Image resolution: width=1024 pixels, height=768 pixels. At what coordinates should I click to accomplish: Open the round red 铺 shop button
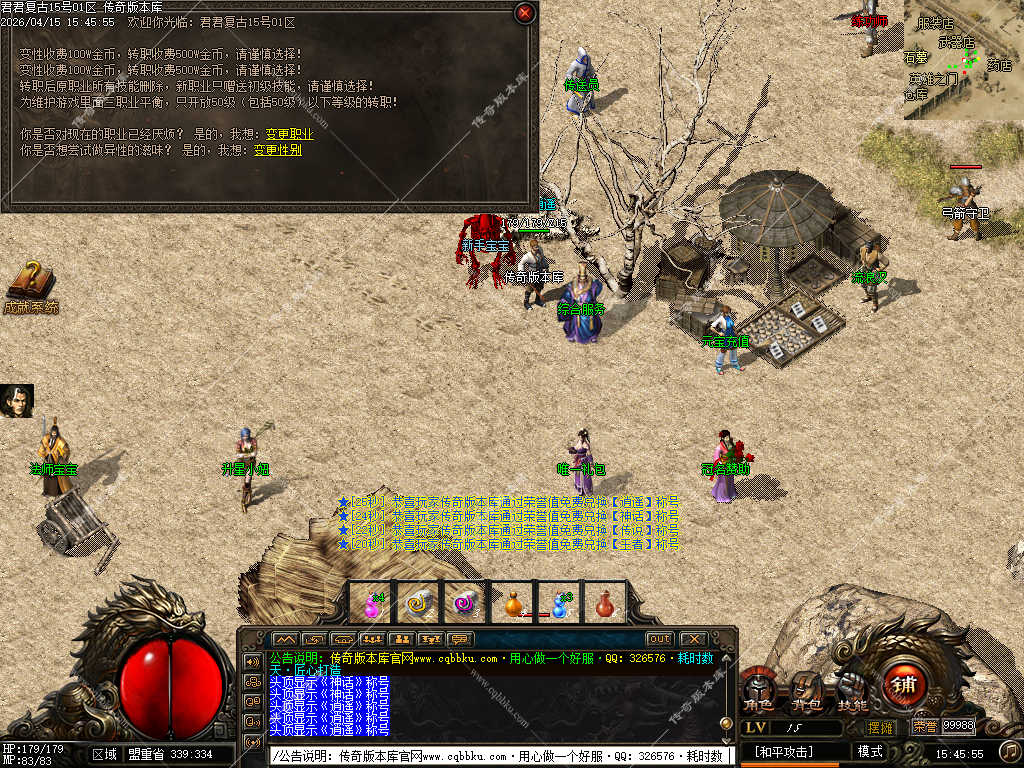904,686
